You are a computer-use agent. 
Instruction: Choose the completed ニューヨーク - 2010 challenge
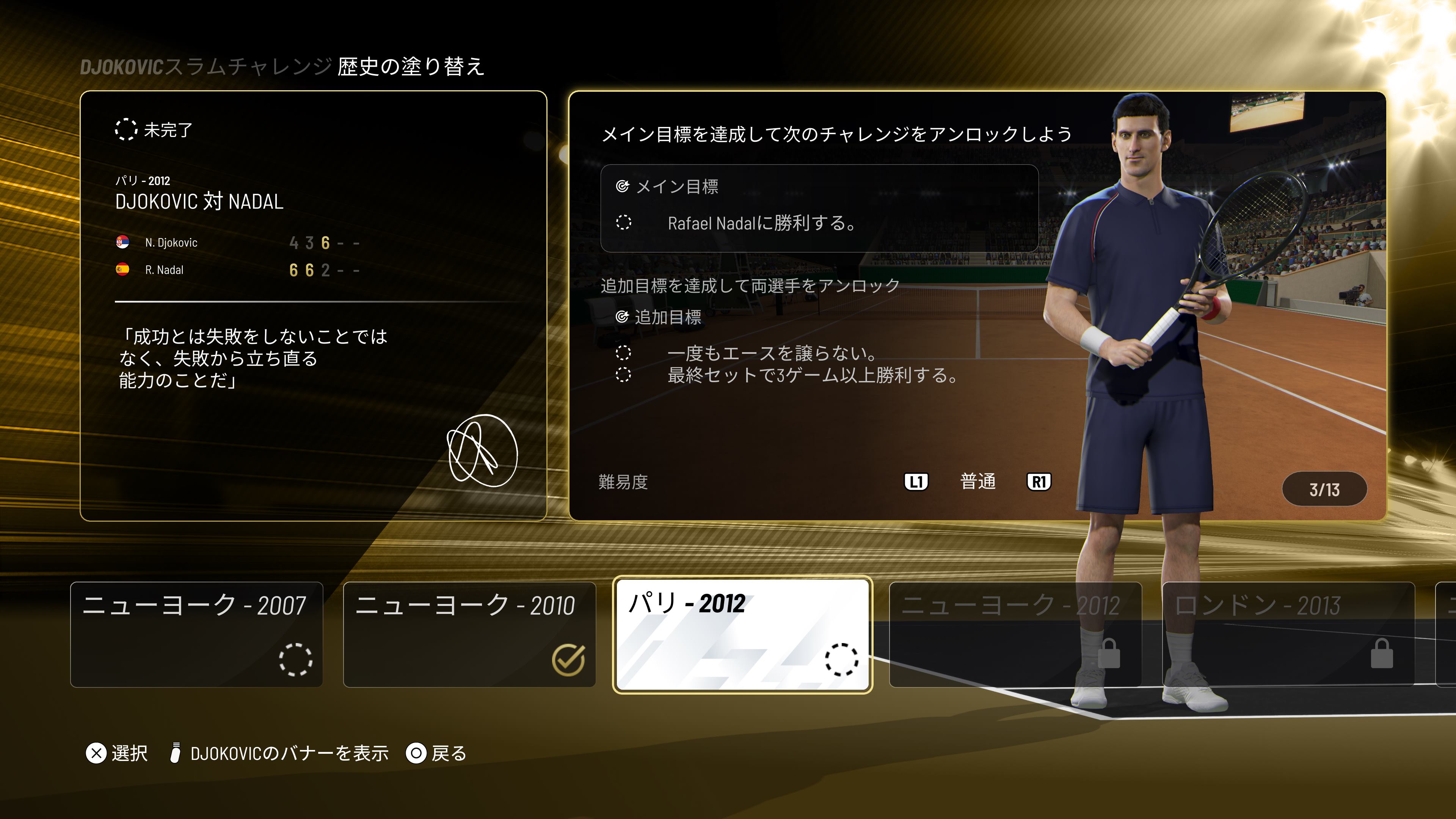pos(469,634)
